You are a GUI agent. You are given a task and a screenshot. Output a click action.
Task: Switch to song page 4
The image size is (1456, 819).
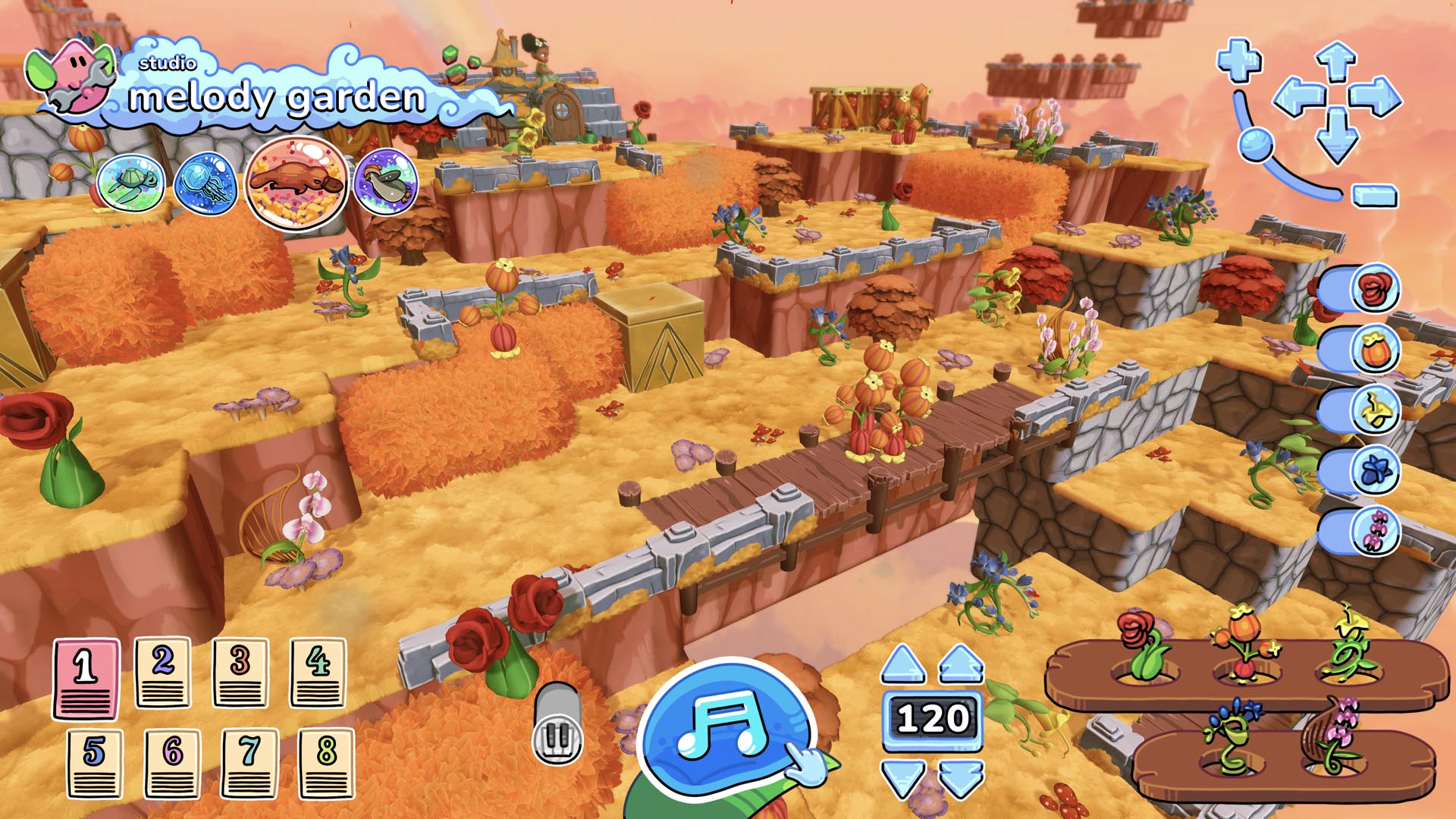(318, 672)
